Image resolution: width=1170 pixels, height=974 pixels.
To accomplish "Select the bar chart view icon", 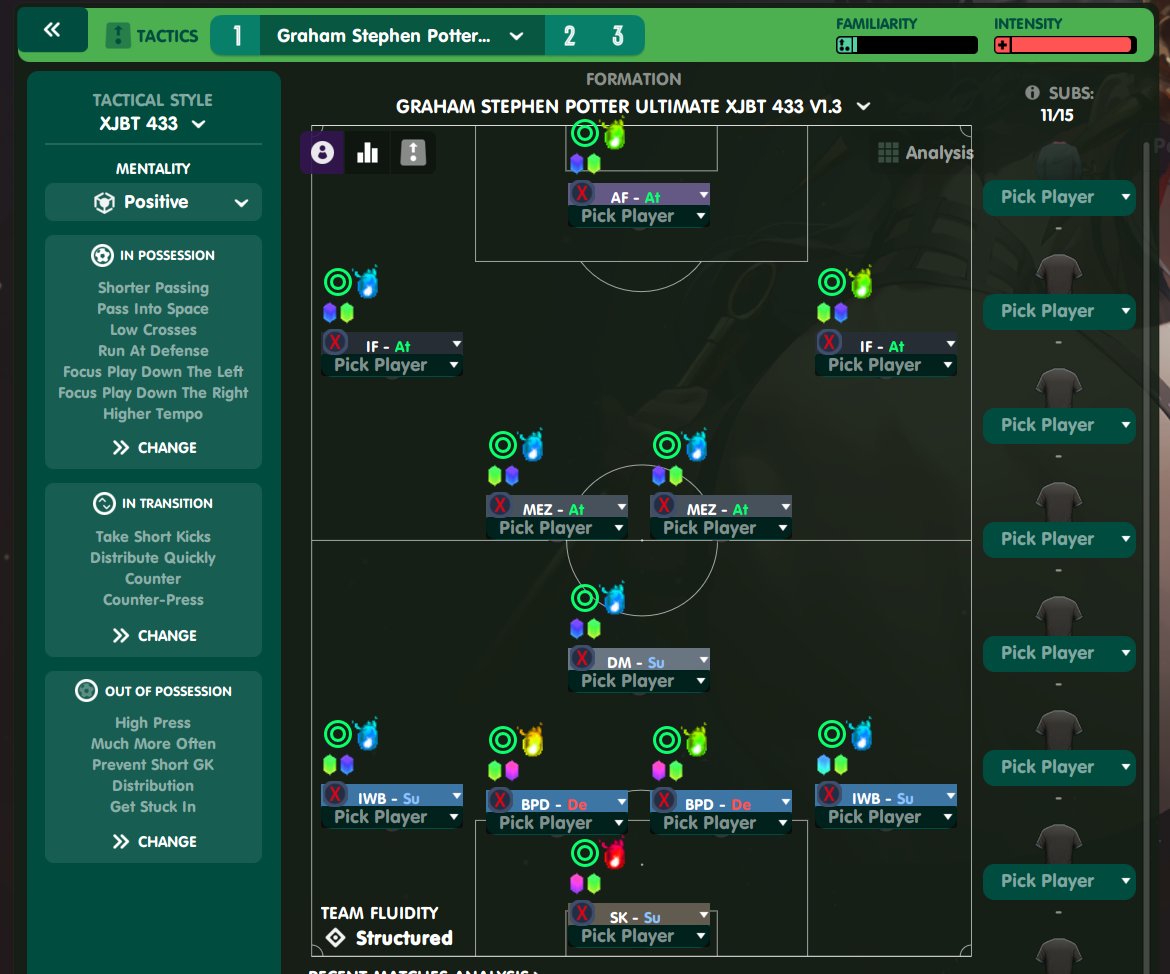I will pos(367,152).
